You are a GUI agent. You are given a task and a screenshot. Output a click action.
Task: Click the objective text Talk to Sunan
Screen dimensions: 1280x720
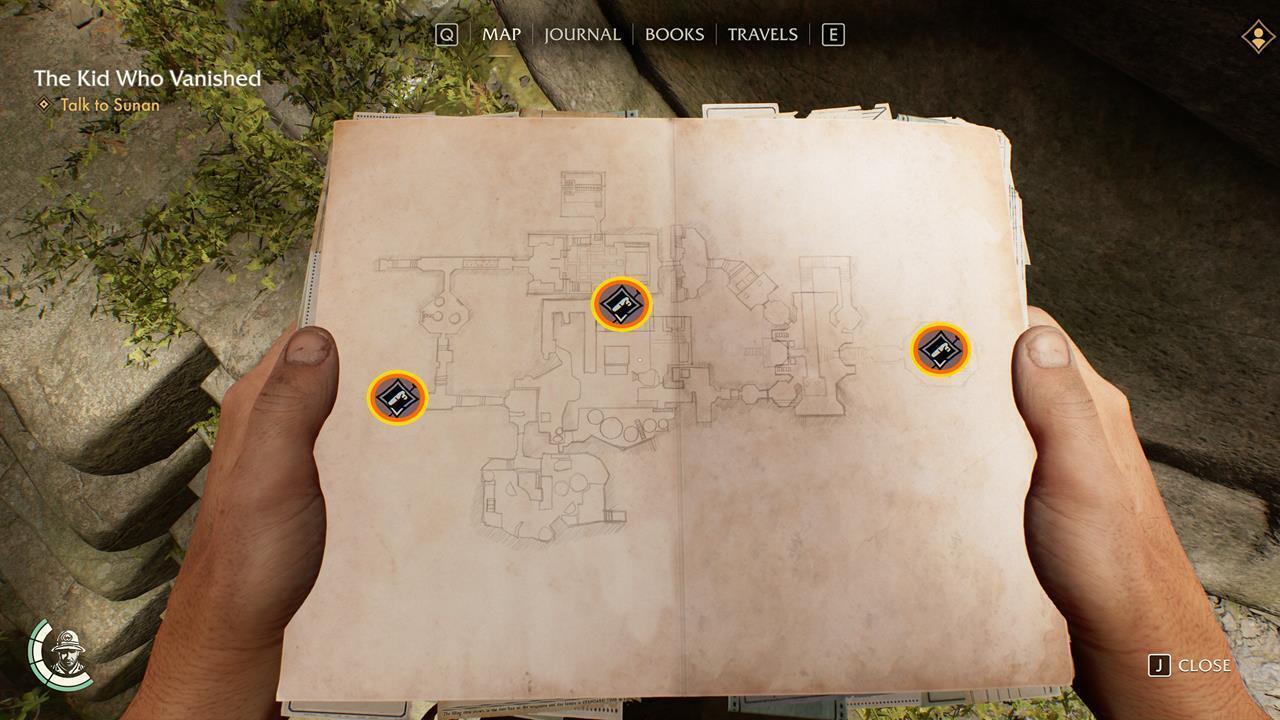click(x=110, y=105)
